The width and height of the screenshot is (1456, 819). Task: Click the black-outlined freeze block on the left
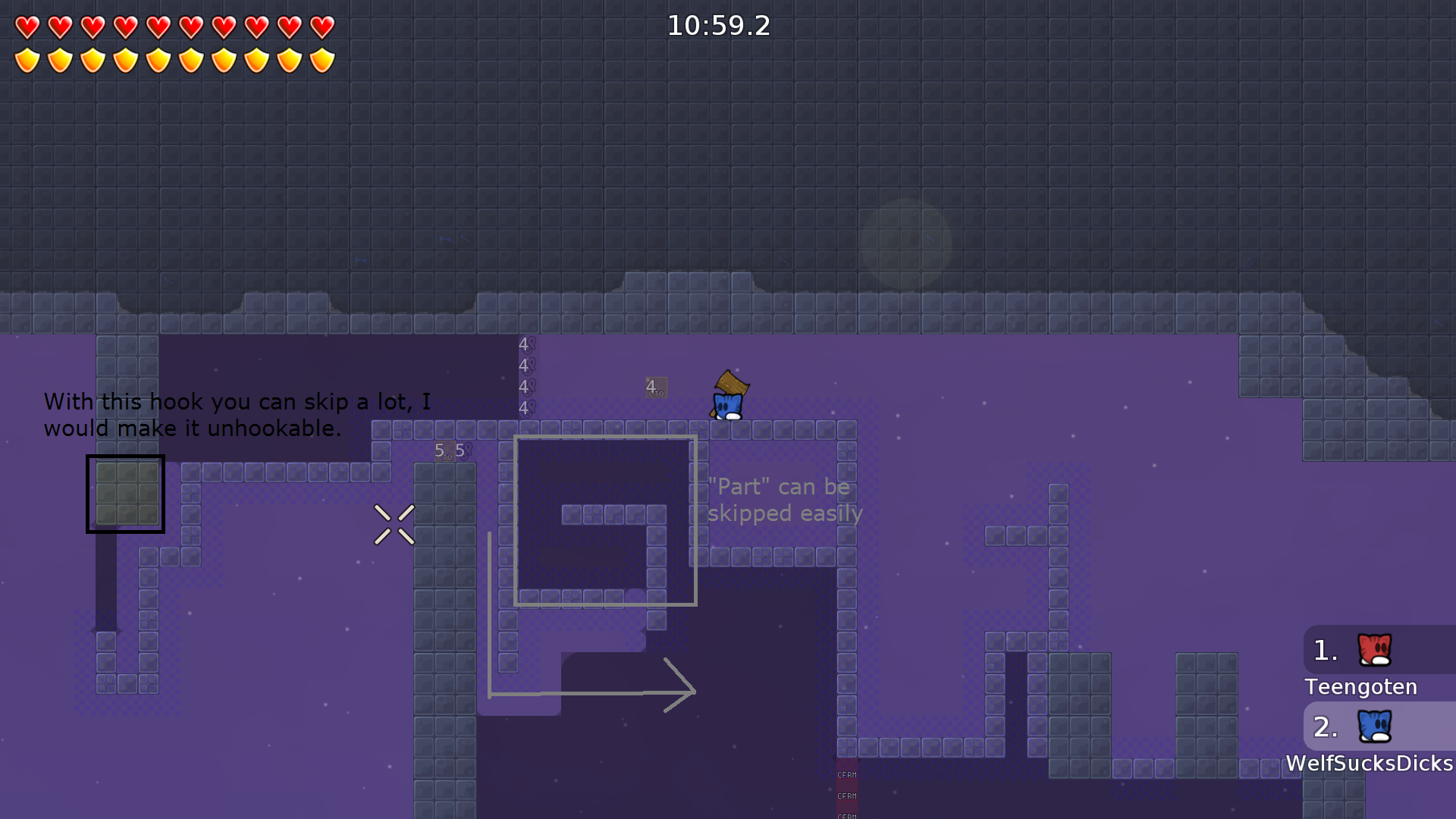(125, 494)
